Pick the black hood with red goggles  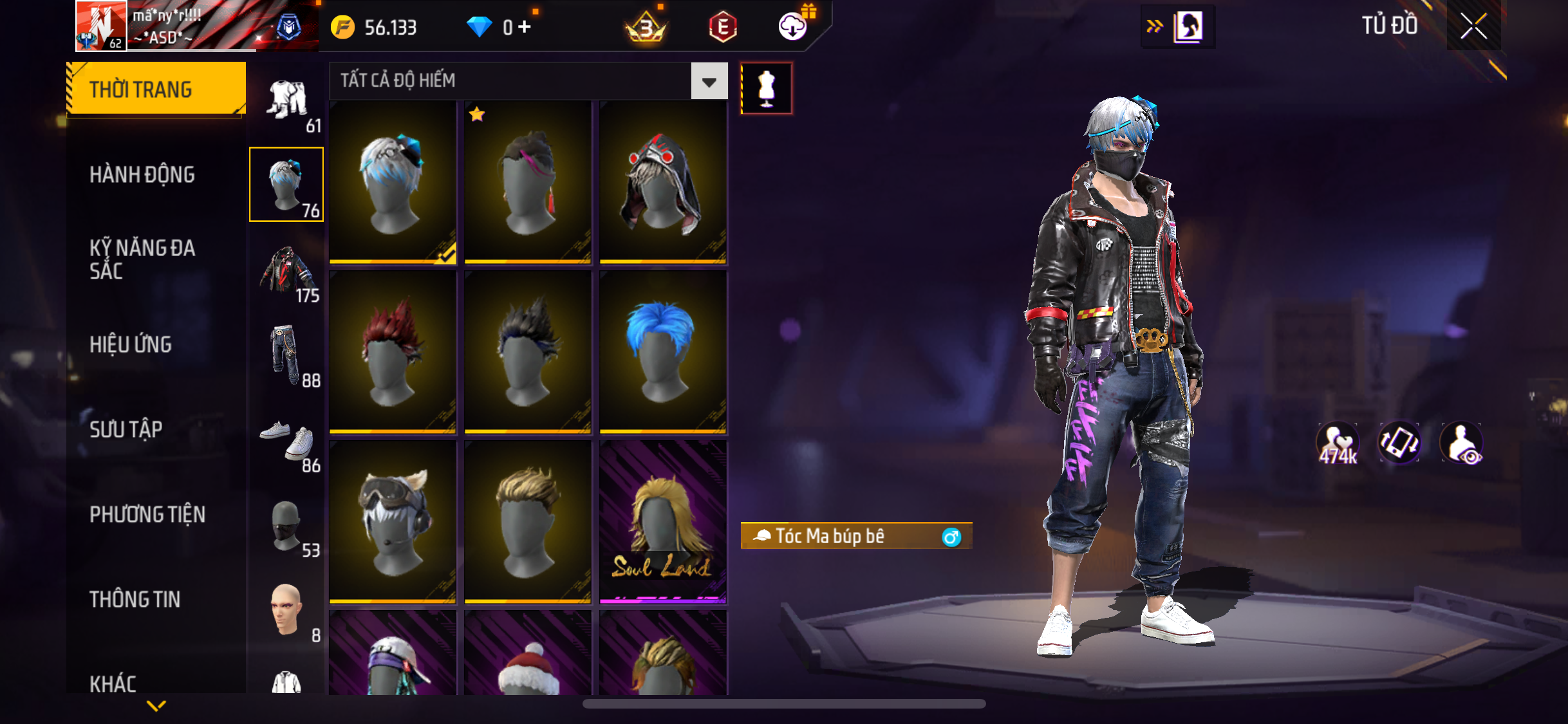[663, 181]
